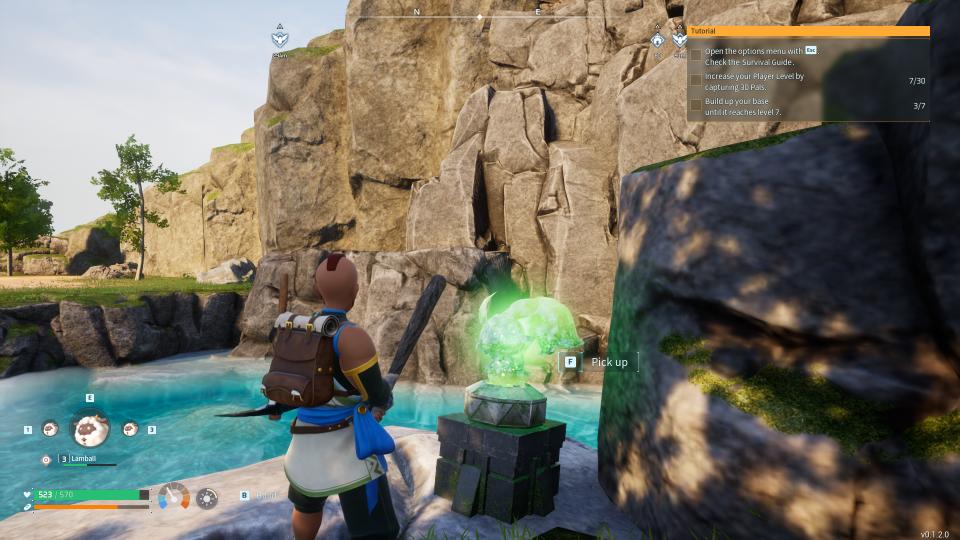Click the temperature gauge dial
Viewport: 960px width, 540px height.
[174, 495]
